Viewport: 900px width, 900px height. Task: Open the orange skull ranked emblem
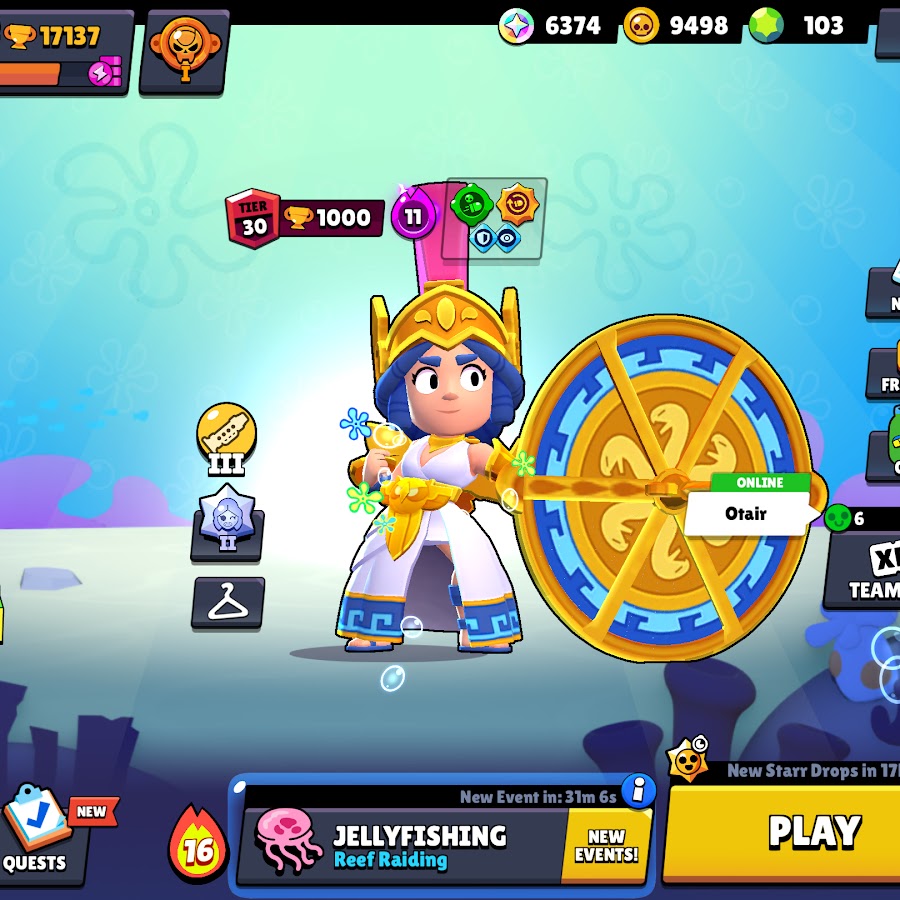click(x=184, y=50)
